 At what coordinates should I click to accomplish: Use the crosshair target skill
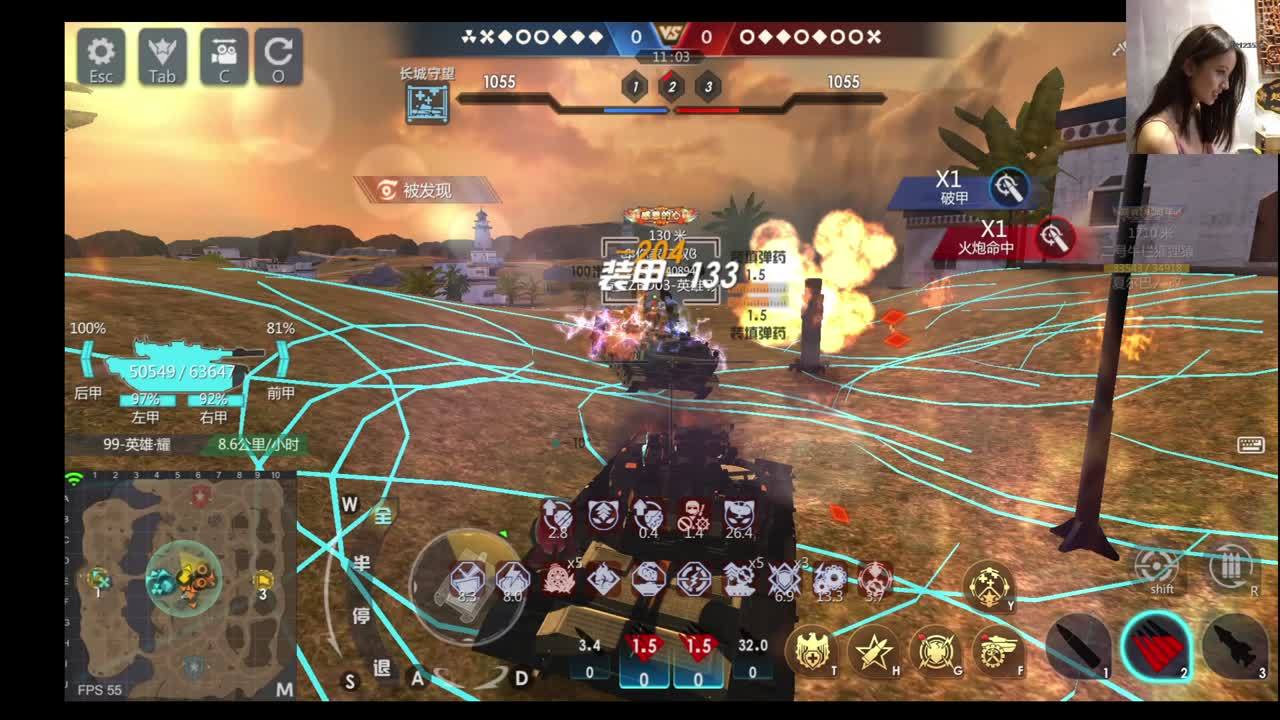pyautogui.click(x=936, y=651)
